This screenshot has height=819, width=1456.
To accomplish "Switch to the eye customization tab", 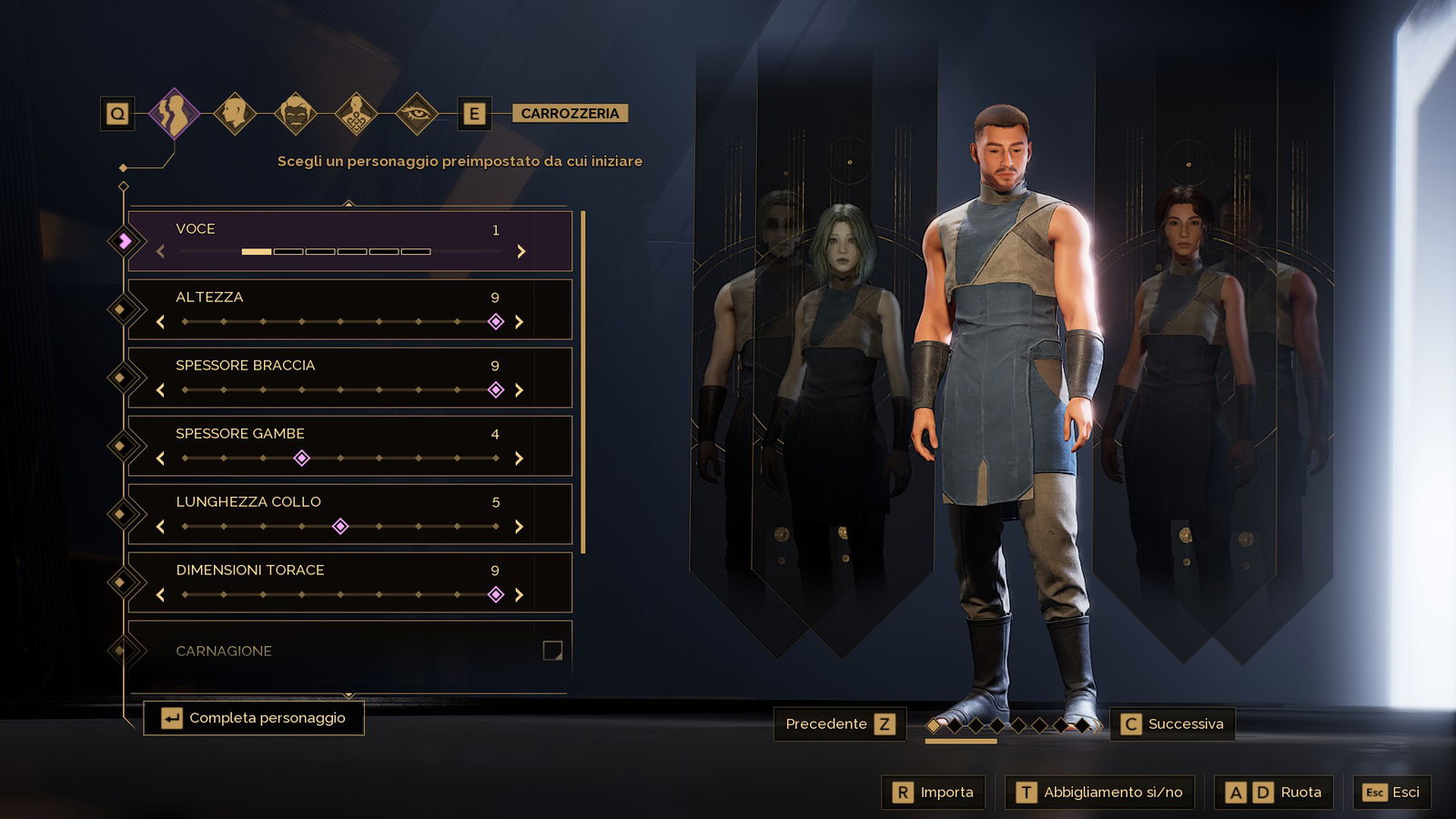I will click(x=417, y=113).
